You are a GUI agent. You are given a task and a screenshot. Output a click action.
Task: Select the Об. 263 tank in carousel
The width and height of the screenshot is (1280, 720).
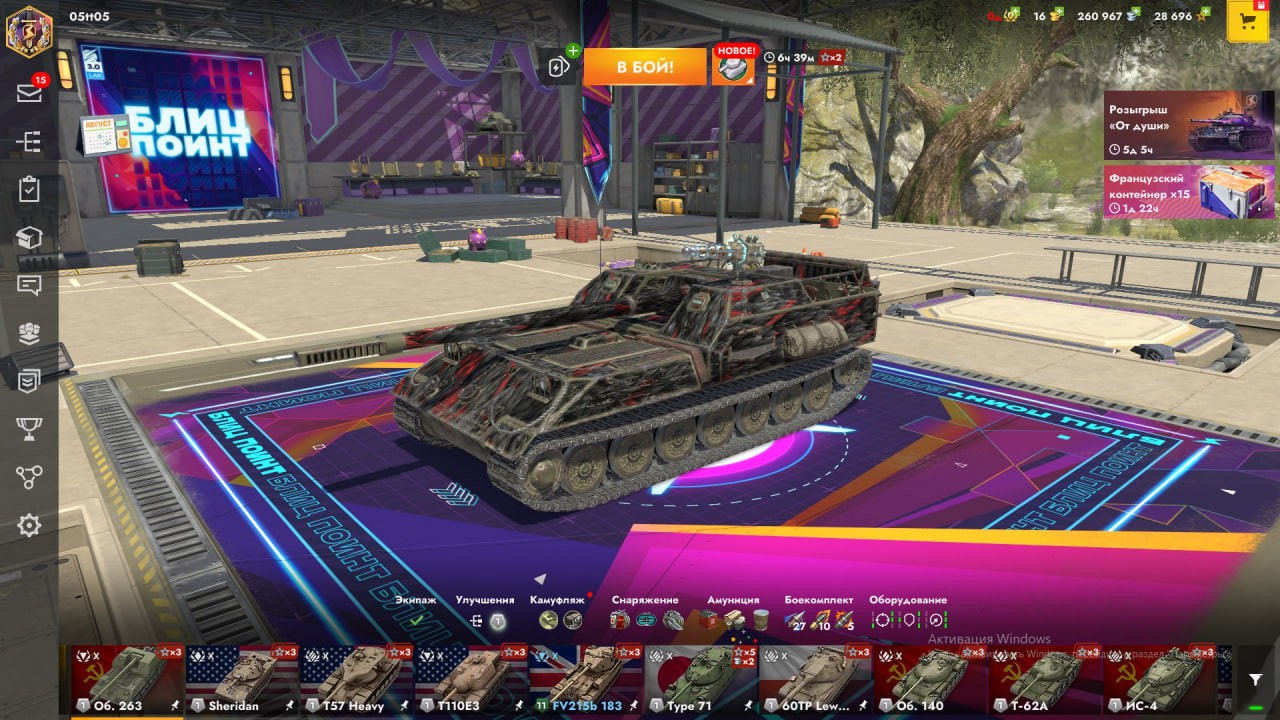127,679
